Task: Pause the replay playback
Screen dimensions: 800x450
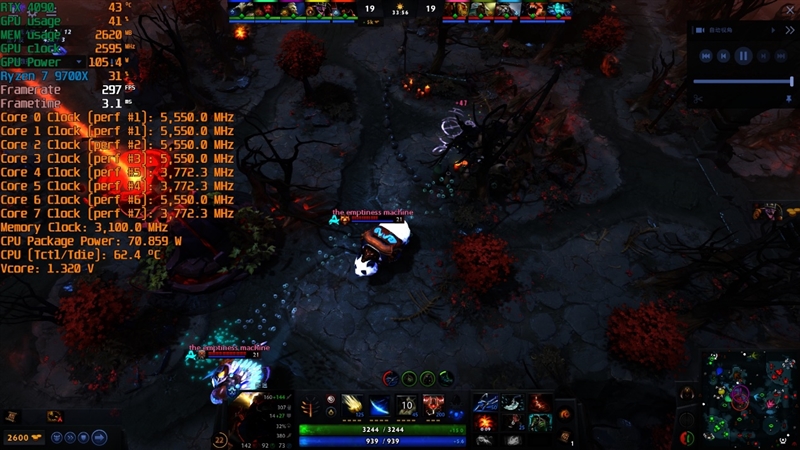Action: (x=743, y=56)
